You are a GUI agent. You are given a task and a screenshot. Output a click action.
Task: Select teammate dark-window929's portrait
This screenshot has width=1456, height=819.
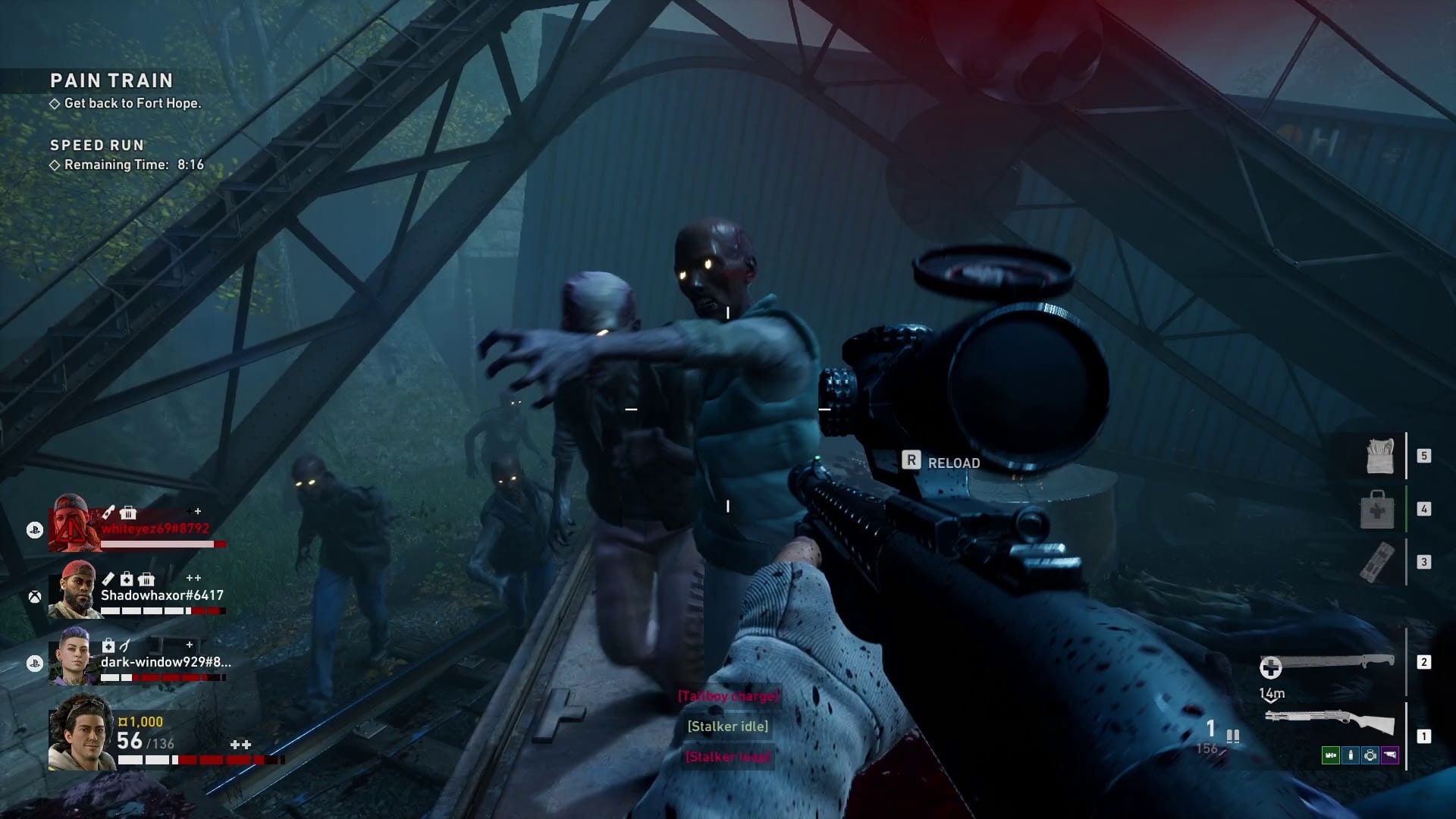pyautogui.click(x=75, y=657)
